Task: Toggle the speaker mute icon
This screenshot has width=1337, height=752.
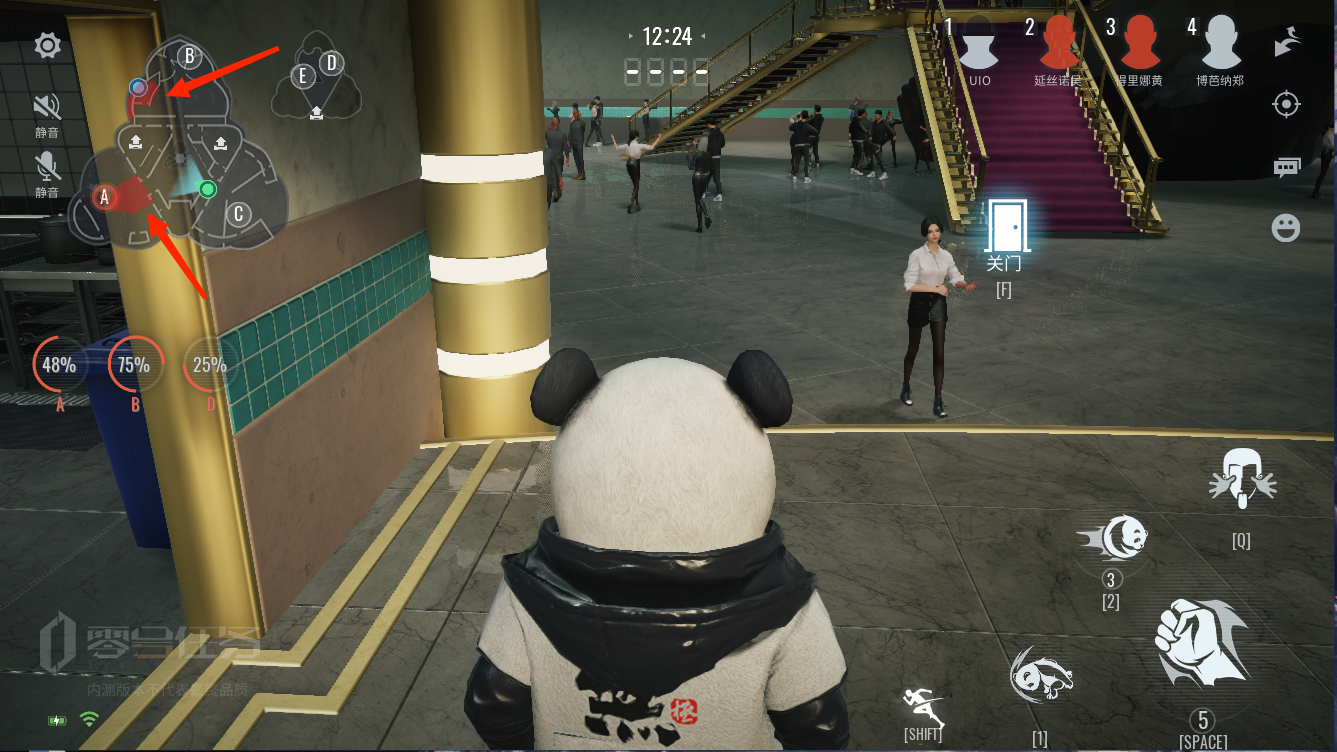Action: [47, 107]
